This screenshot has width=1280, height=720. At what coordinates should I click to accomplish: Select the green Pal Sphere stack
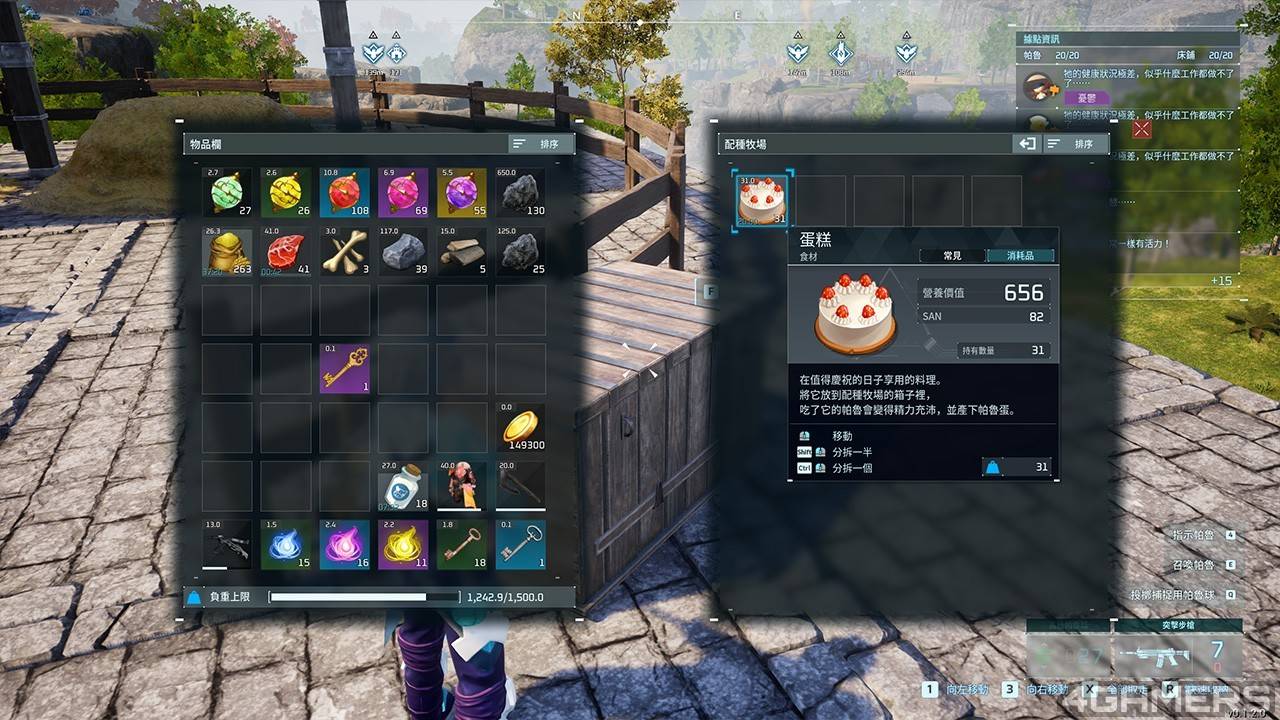pyautogui.click(x=227, y=193)
